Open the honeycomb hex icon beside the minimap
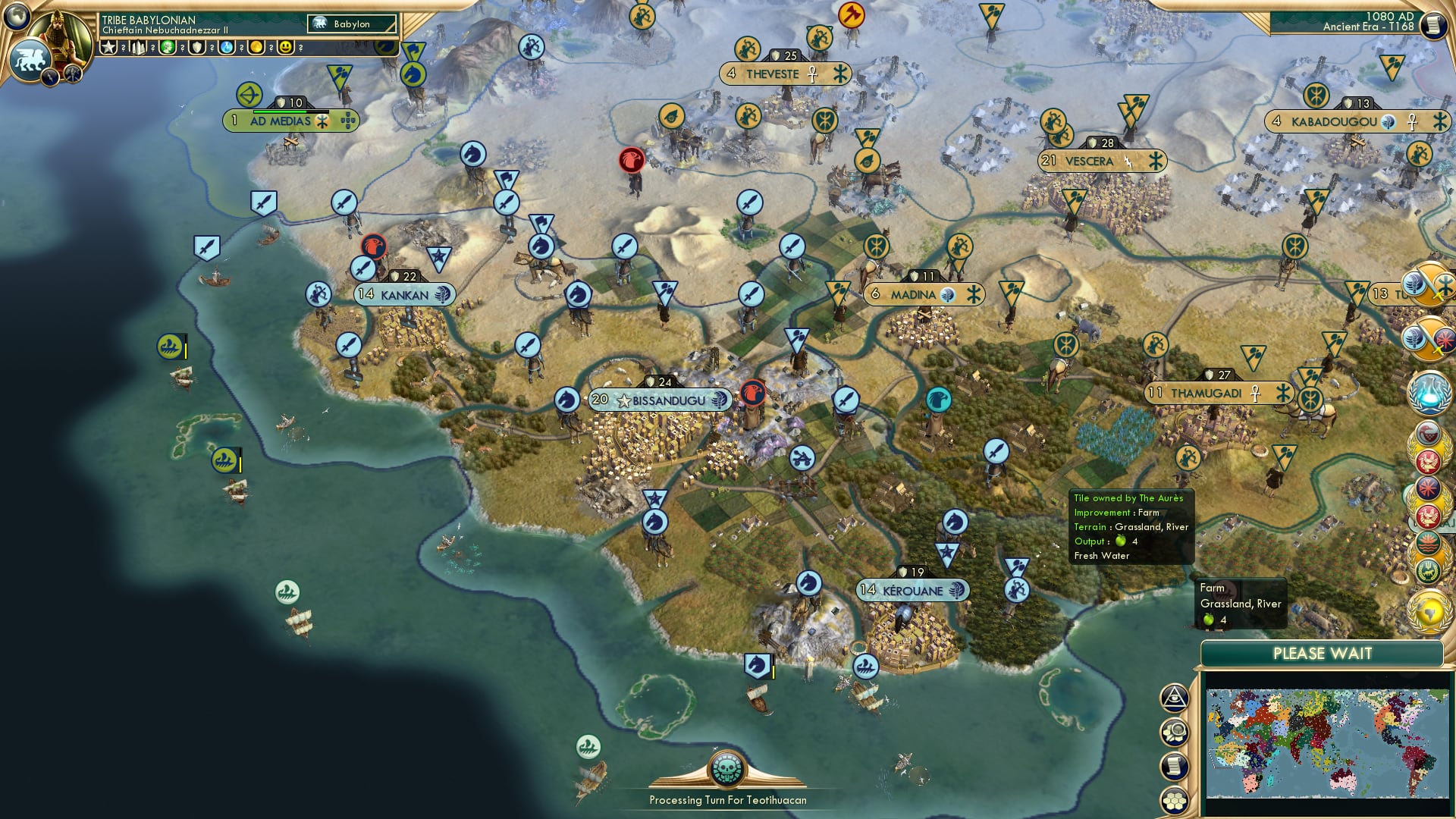The height and width of the screenshot is (819, 1456). click(x=1174, y=800)
